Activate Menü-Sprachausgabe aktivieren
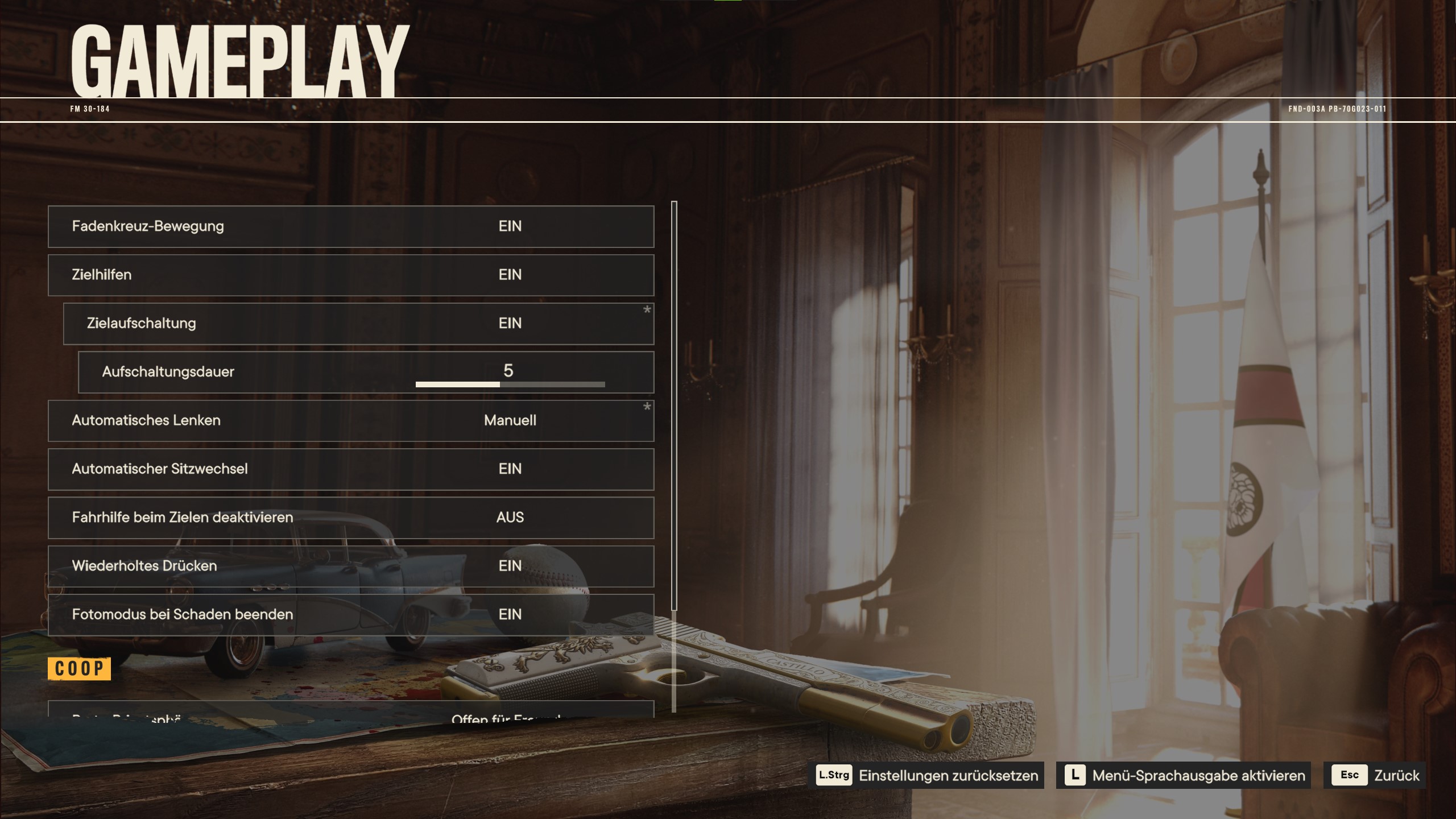The width and height of the screenshot is (1456, 819). [1183, 775]
